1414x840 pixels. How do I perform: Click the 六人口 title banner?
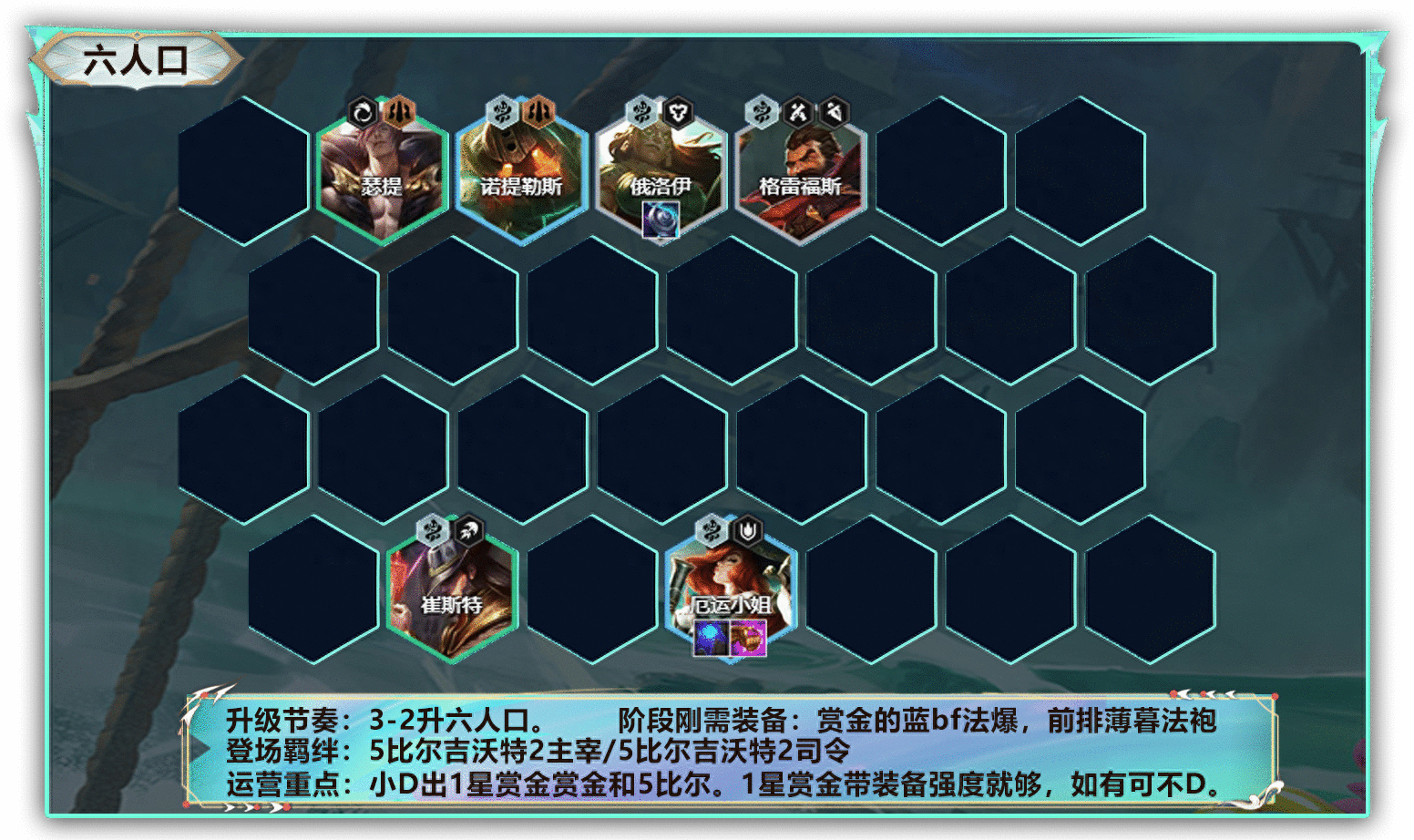coord(135,59)
